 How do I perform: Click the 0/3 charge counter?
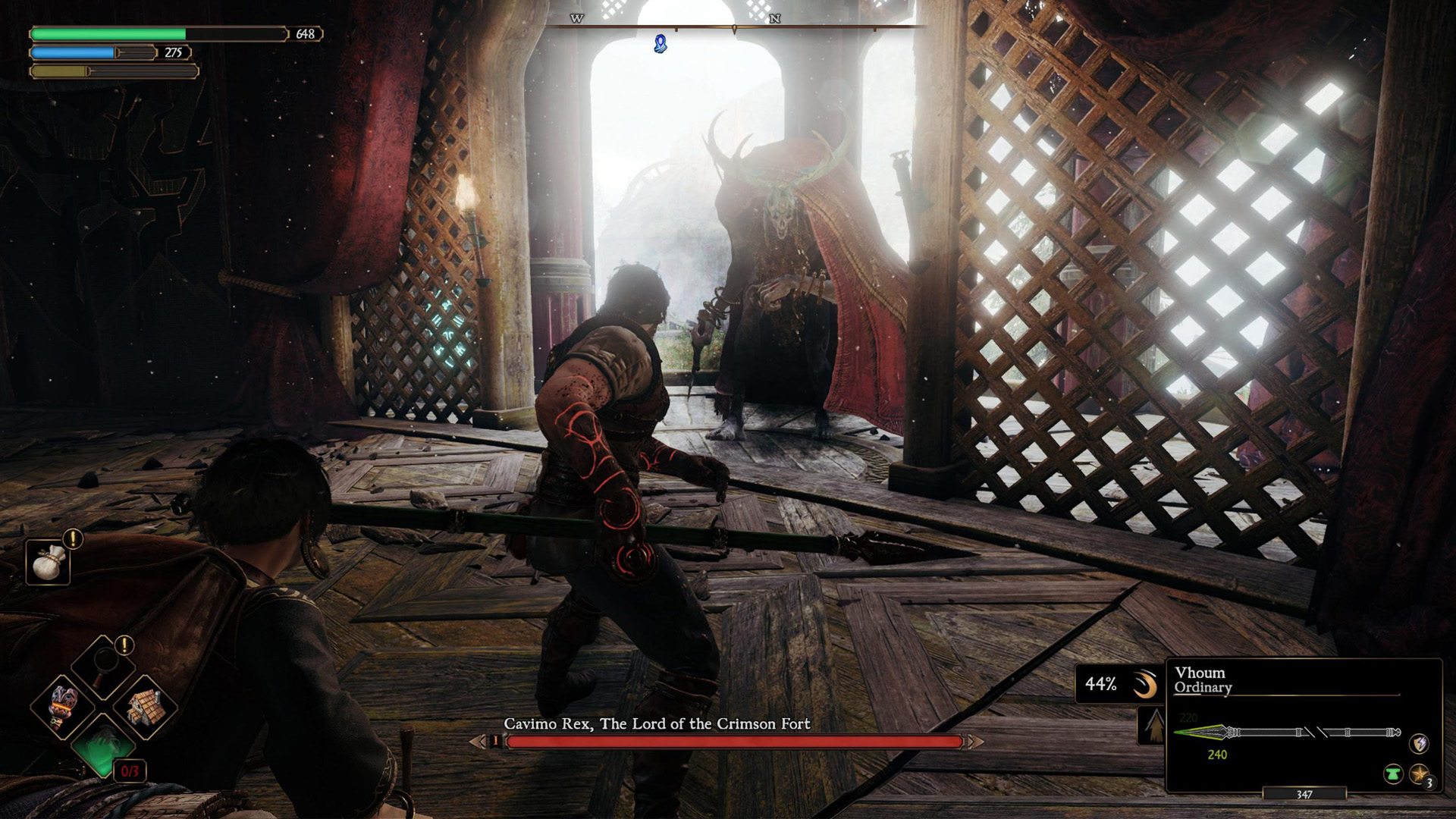130,772
